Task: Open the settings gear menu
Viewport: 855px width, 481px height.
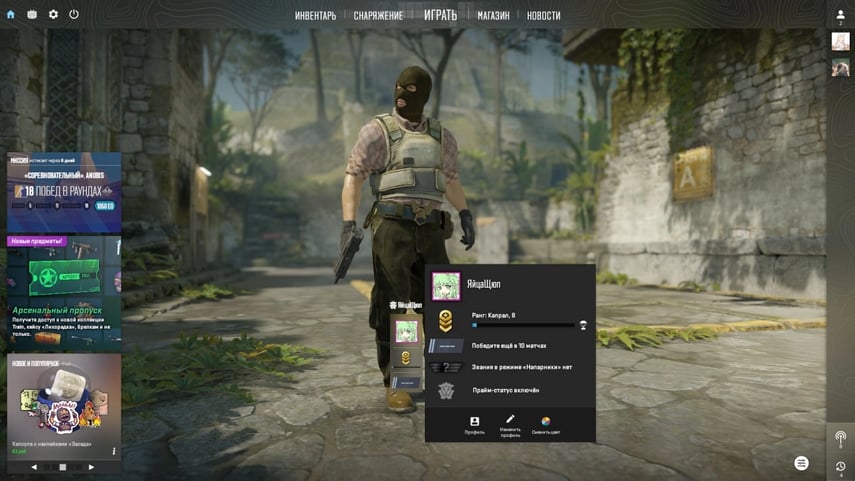Action: 53,15
